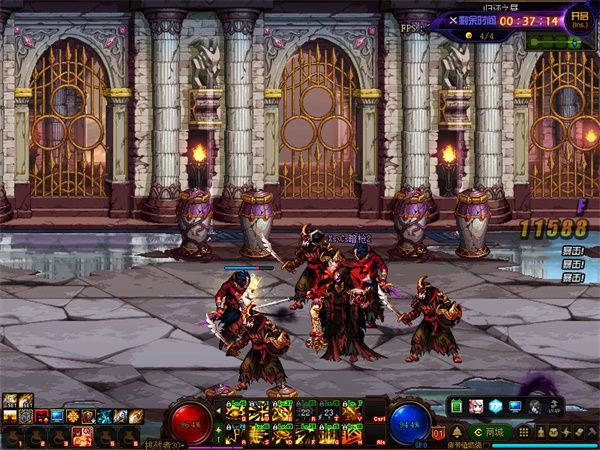Select the pink-haired character portrait icon
Screen dimensions: 600x450
tap(475, 407)
